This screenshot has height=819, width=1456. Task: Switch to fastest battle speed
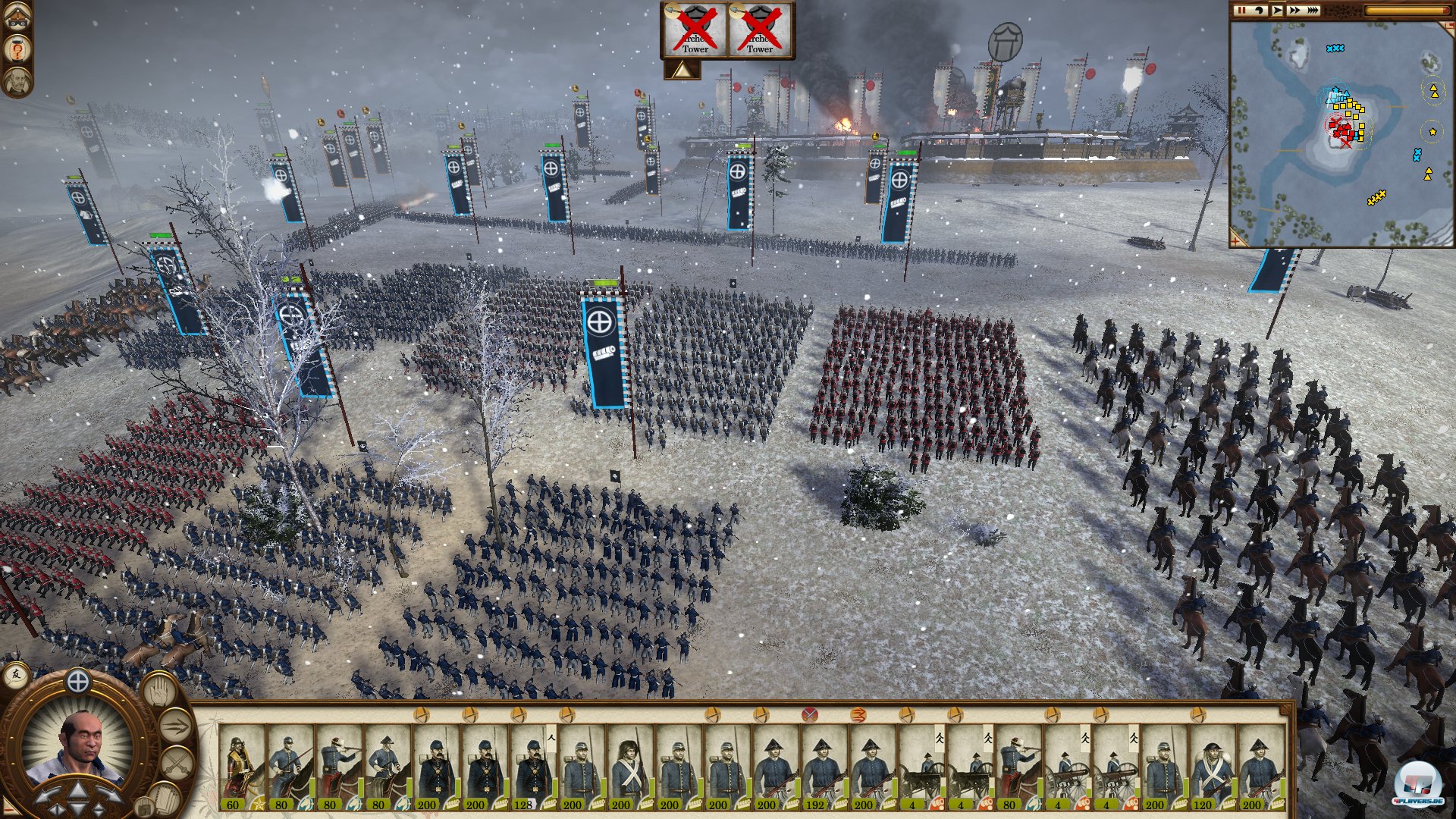tap(1313, 11)
